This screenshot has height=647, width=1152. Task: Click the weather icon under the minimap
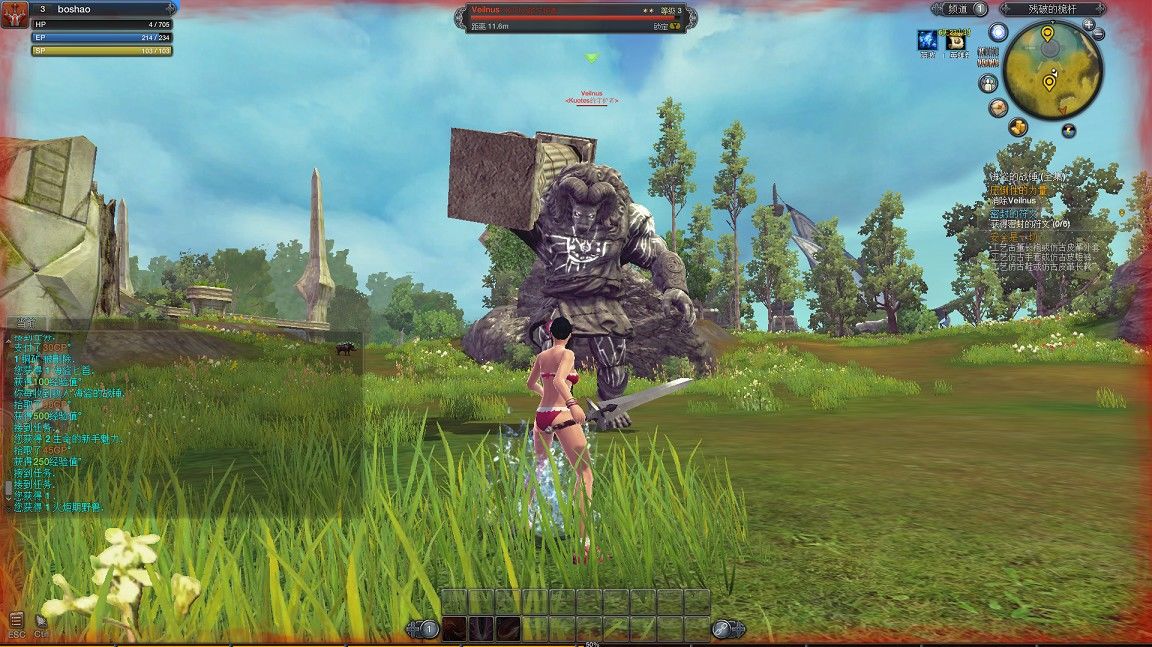coord(1069,130)
